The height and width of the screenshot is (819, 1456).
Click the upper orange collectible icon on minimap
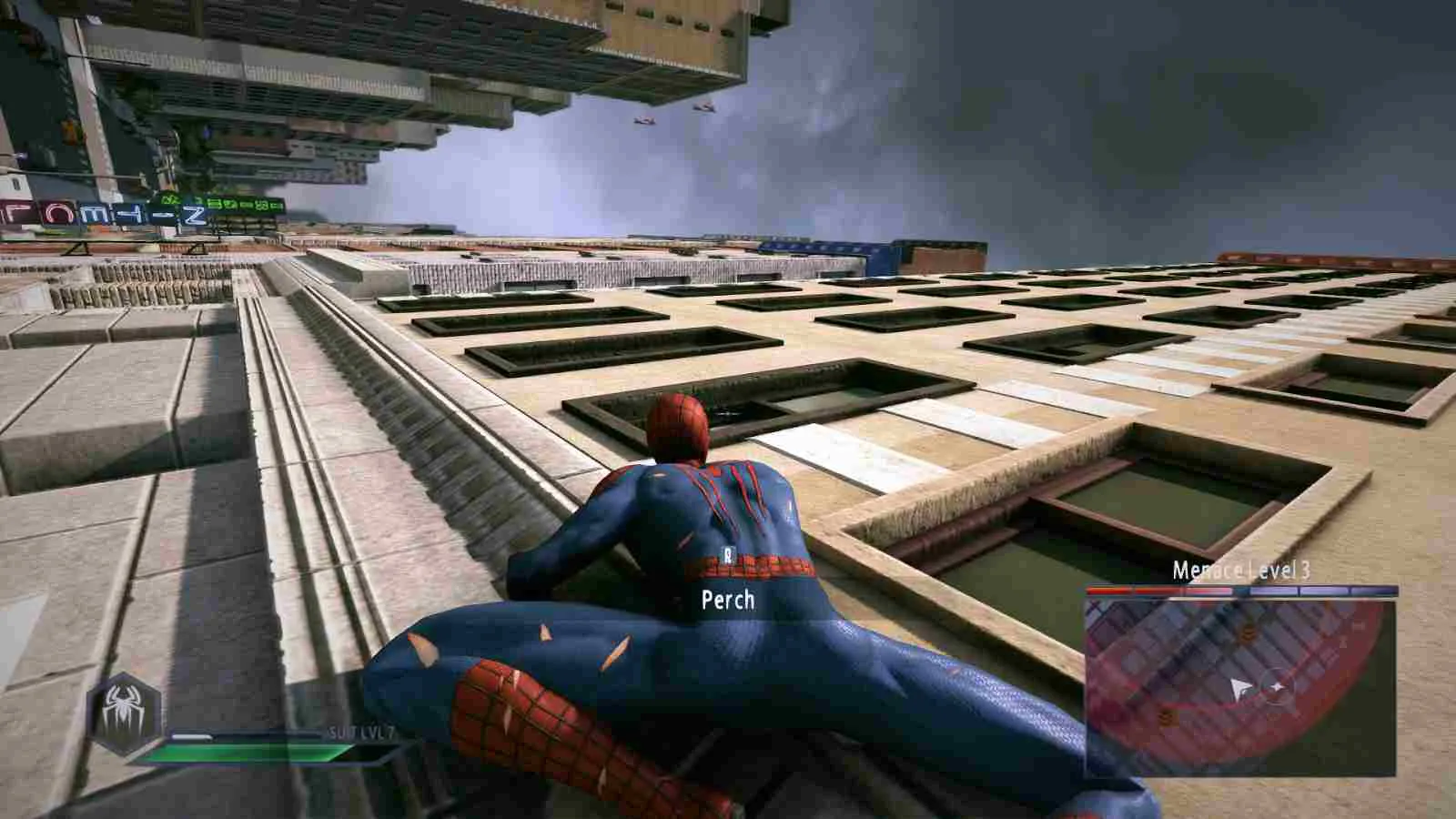tap(1248, 634)
